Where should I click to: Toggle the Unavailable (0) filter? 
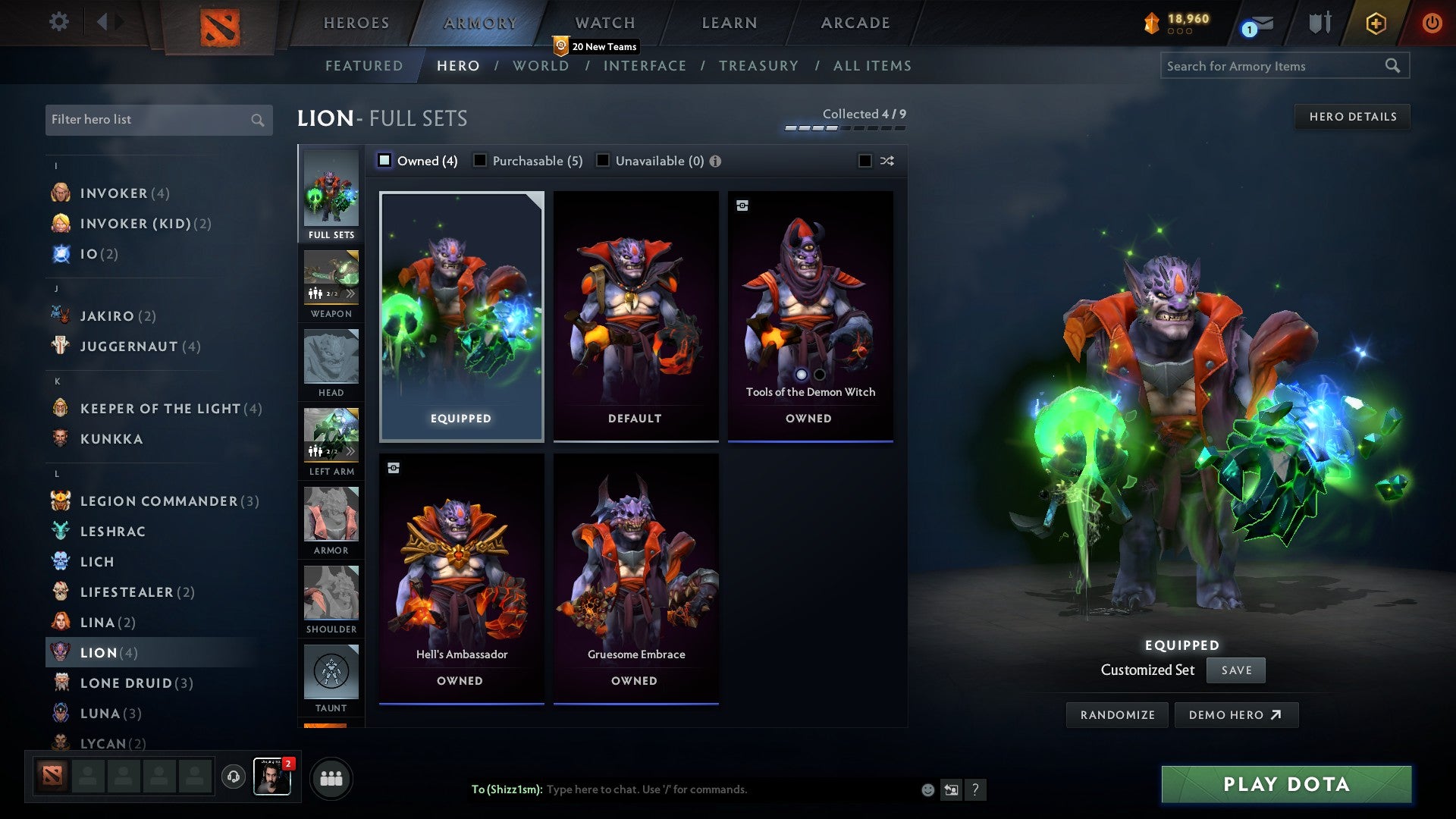603,160
